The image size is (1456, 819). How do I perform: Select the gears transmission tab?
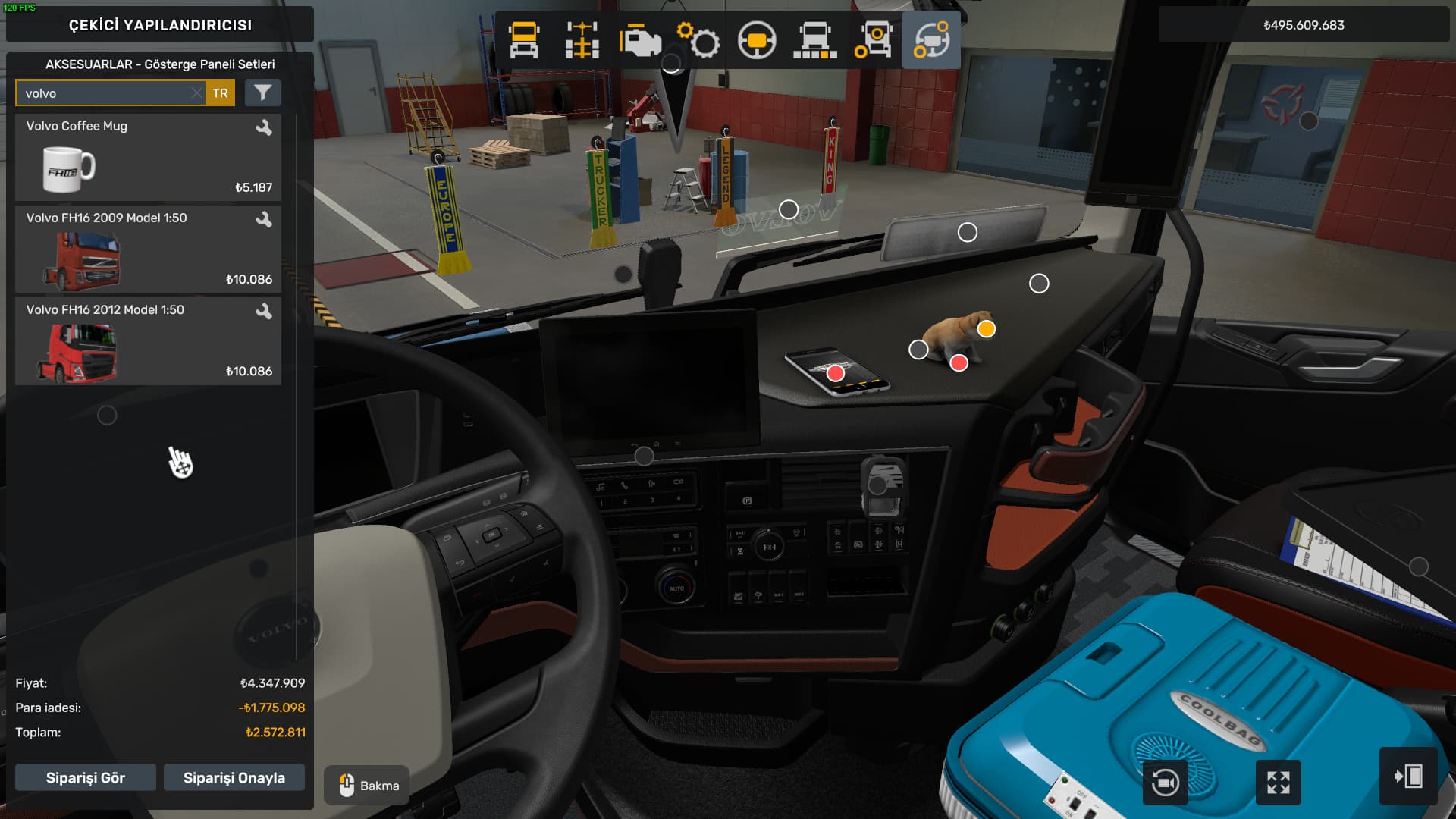[x=698, y=40]
